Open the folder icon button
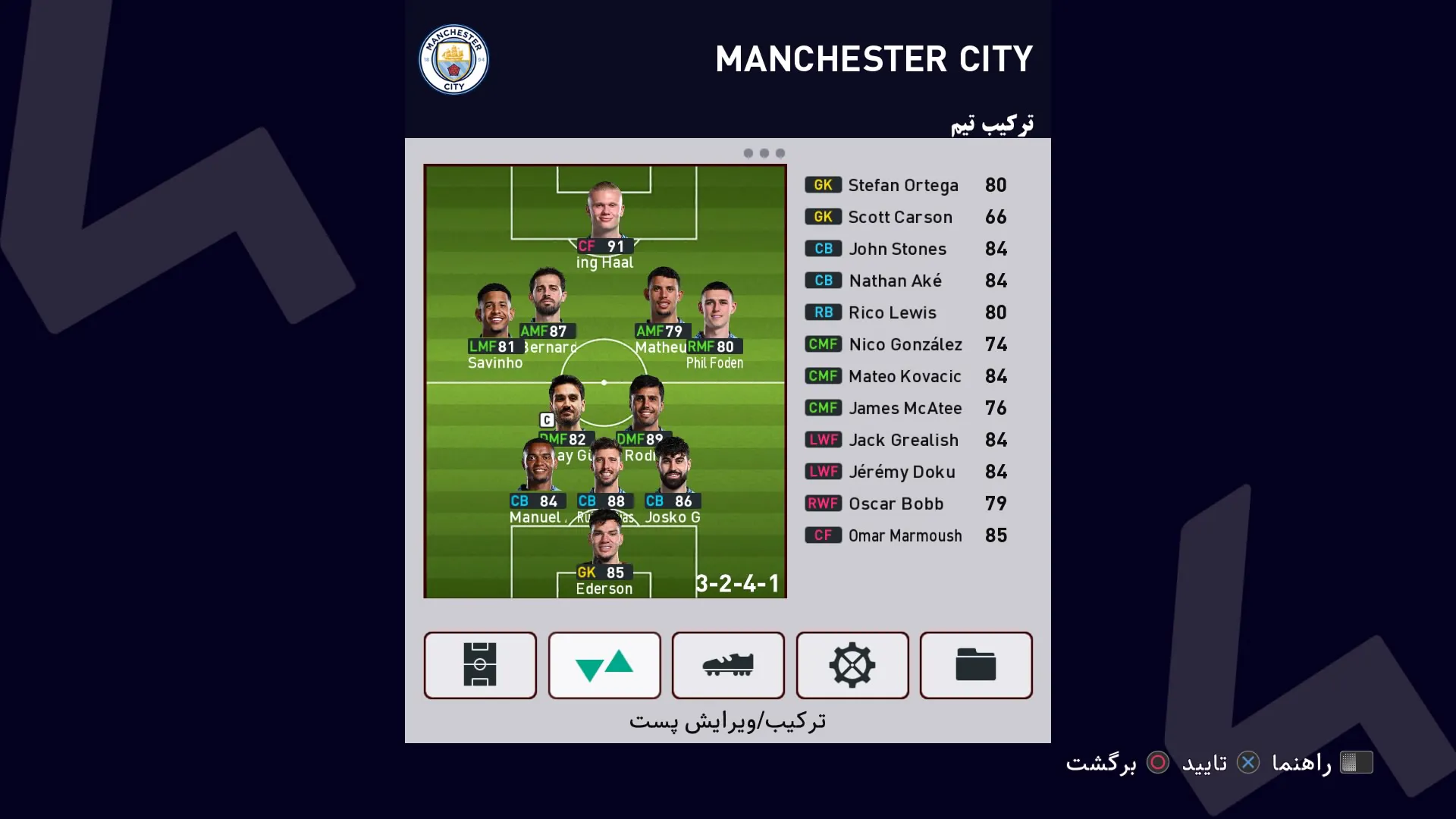 tap(976, 665)
